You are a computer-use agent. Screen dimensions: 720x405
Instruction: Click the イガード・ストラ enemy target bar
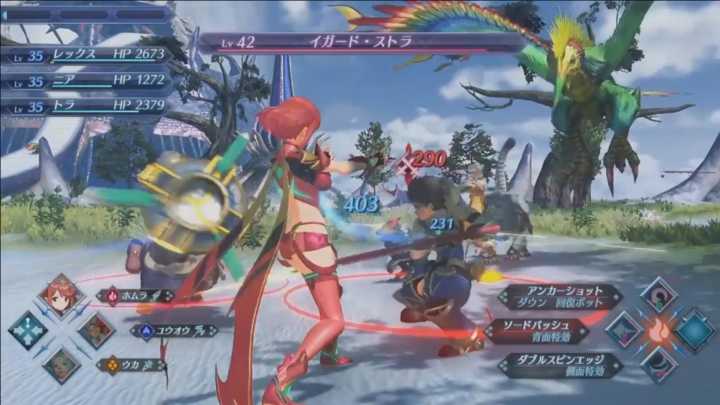pos(360,43)
